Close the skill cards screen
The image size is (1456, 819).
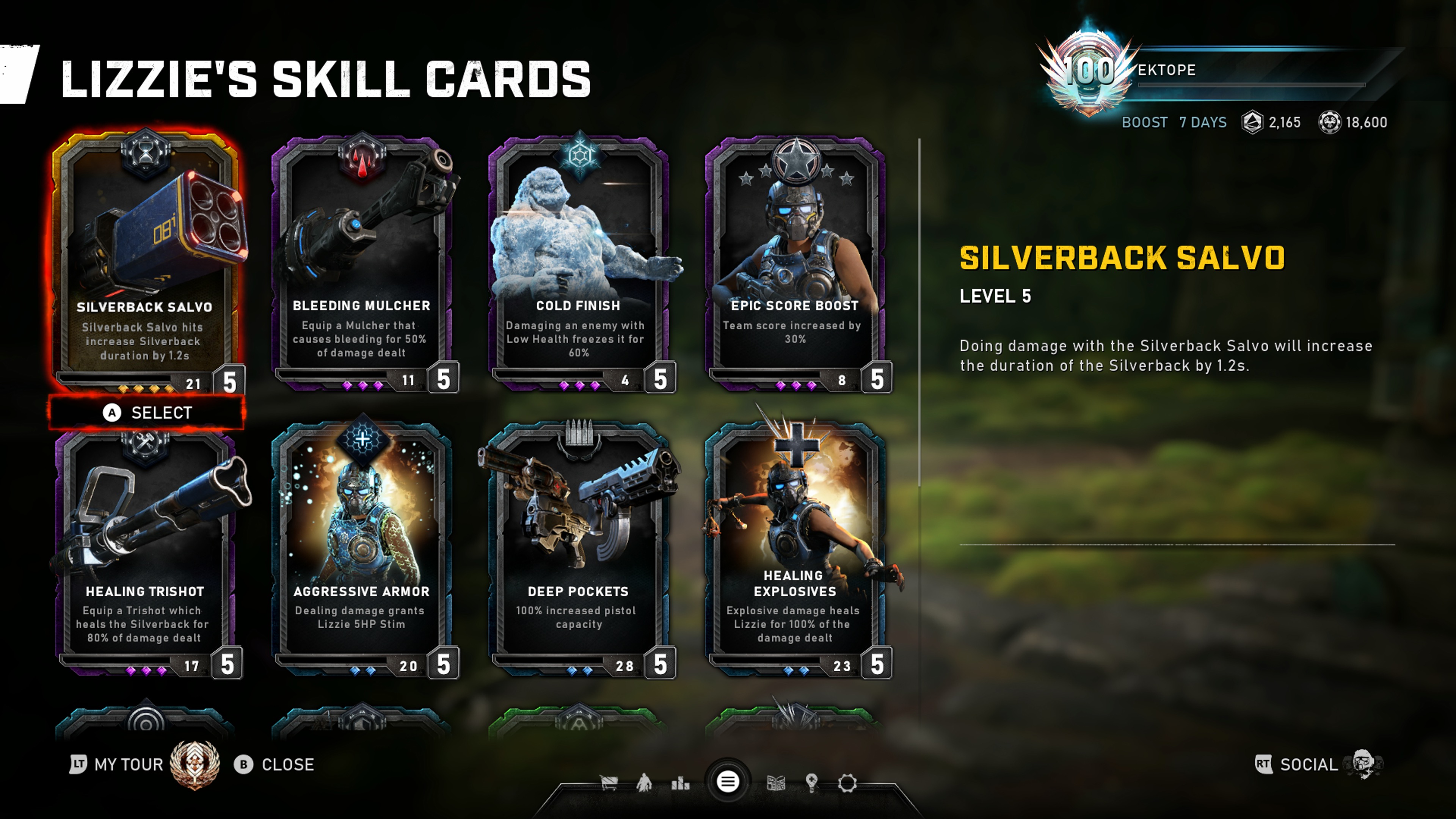click(275, 765)
